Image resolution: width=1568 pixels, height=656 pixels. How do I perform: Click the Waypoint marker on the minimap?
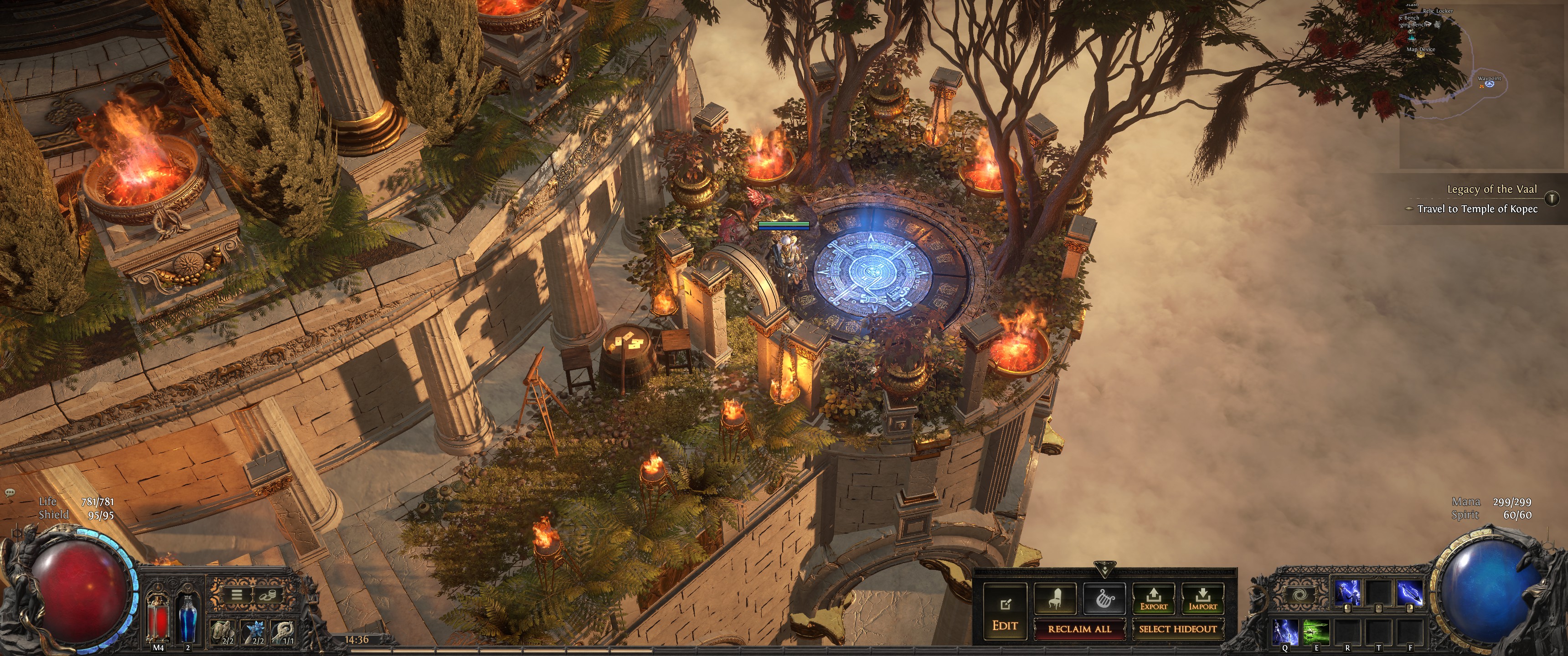click(1490, 83)
